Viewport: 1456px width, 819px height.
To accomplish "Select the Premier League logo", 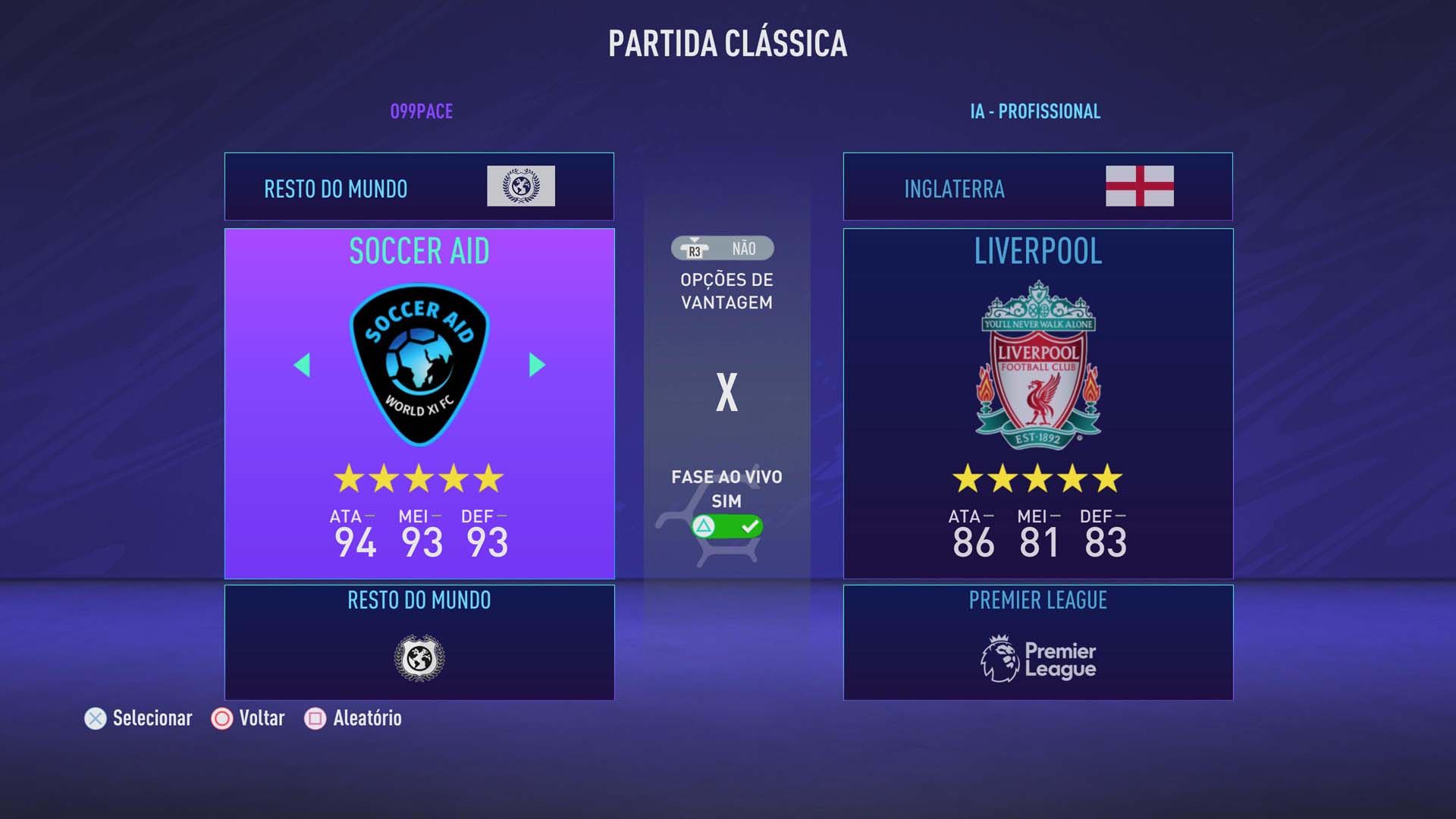I will click(x=1036, y=657).
